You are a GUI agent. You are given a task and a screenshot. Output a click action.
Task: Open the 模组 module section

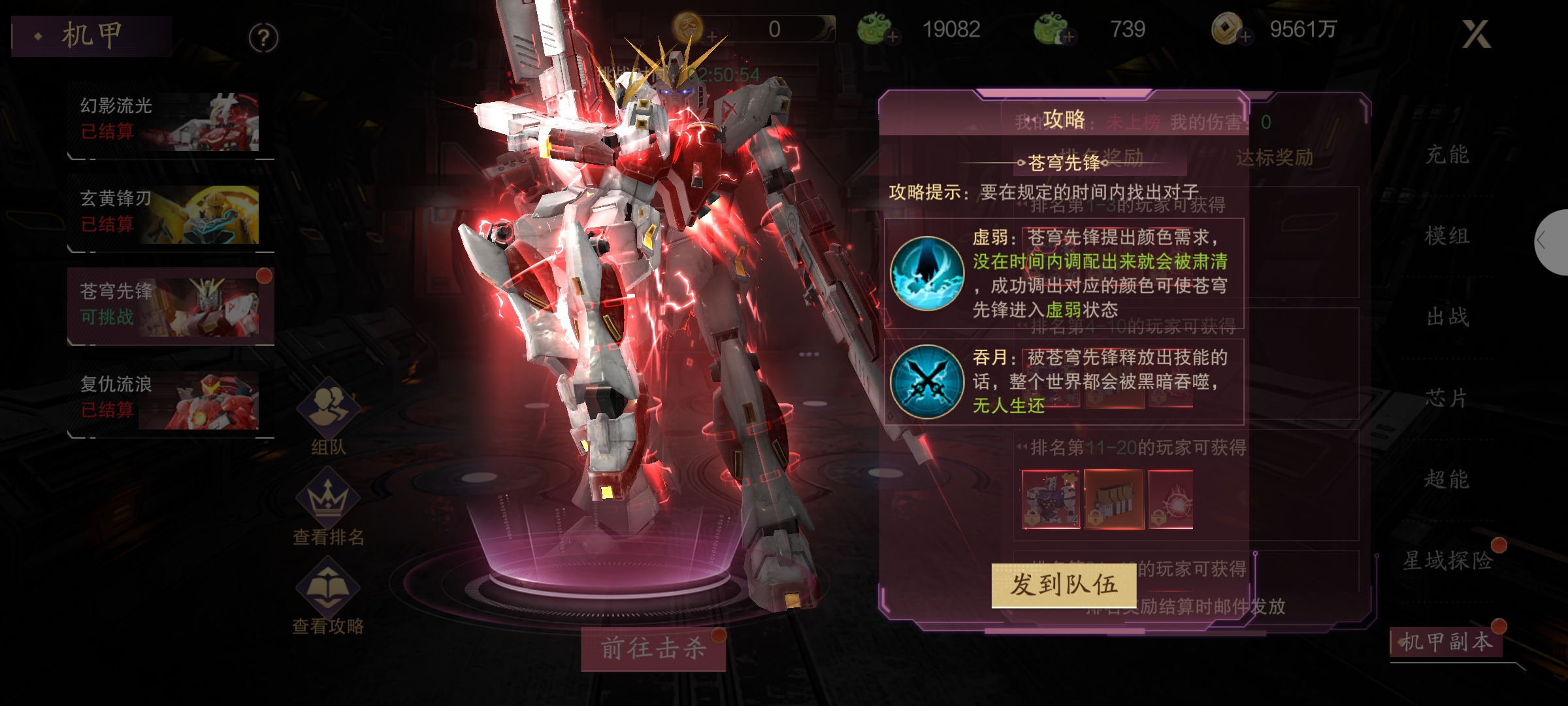1446,236
